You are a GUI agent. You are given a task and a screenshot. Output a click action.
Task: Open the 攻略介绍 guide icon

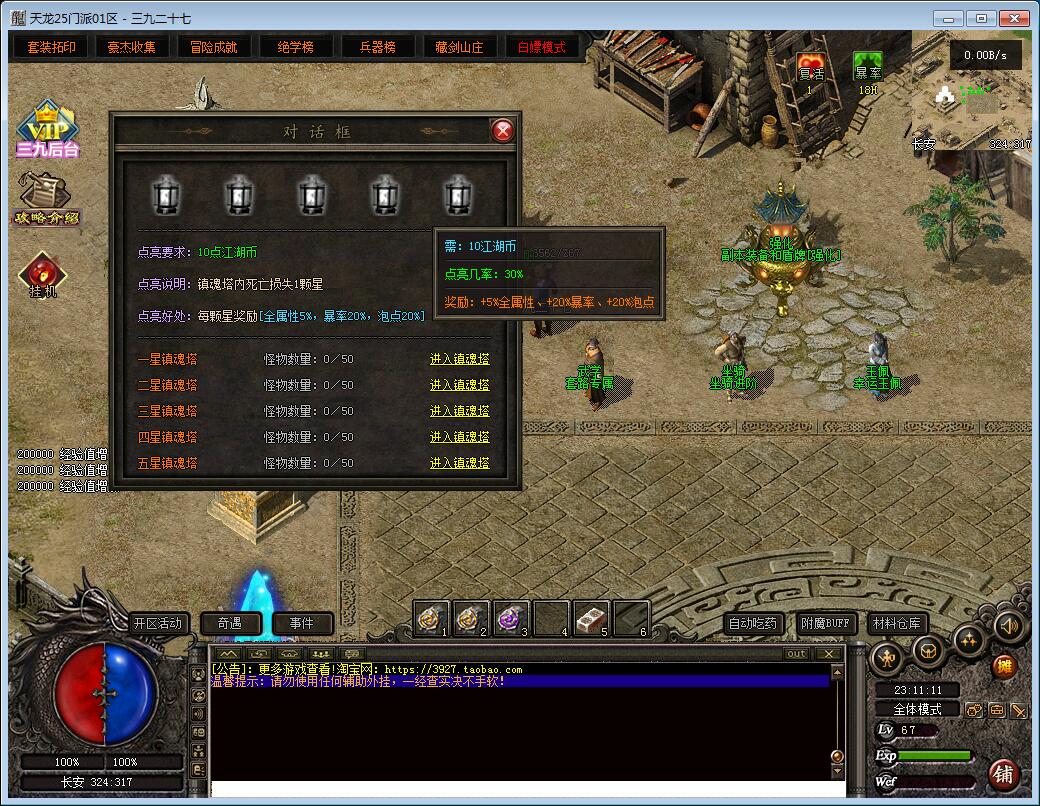(x=46, y=200)
